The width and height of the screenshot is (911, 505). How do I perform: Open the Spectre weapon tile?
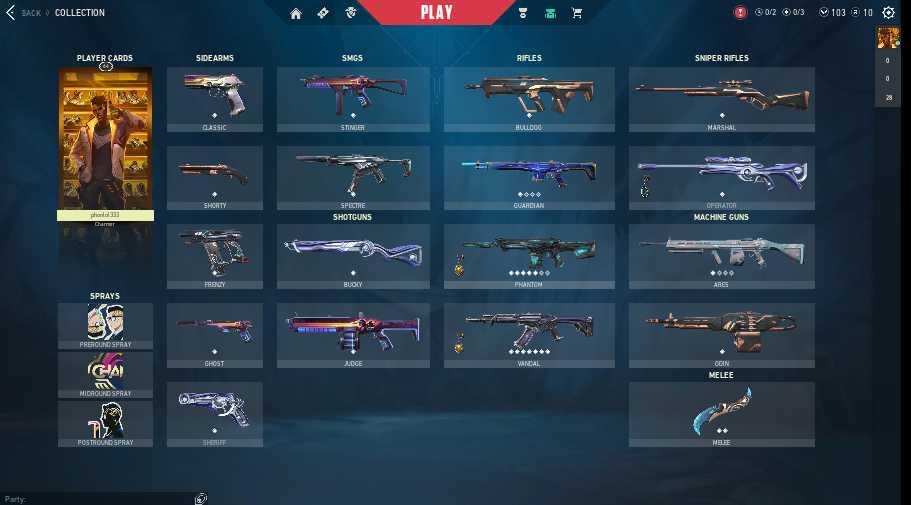click(353, 178)
